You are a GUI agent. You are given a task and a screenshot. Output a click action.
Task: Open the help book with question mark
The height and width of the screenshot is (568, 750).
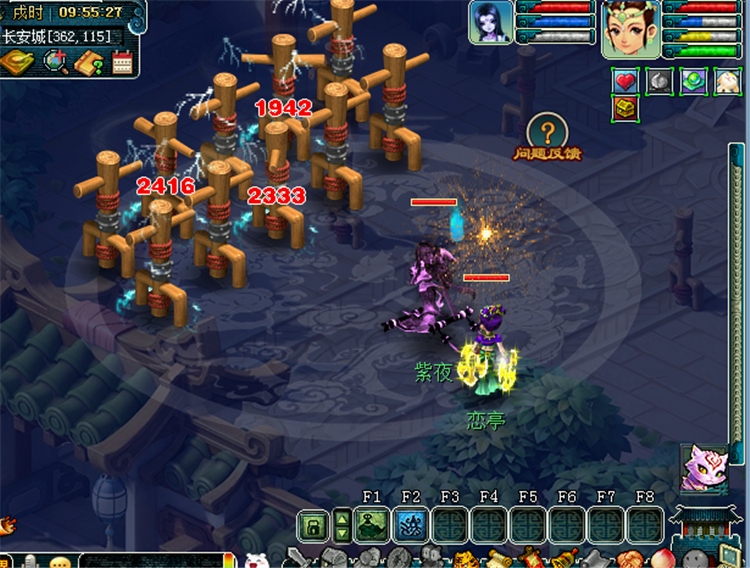pyautogui.click(x=90, y=62)
